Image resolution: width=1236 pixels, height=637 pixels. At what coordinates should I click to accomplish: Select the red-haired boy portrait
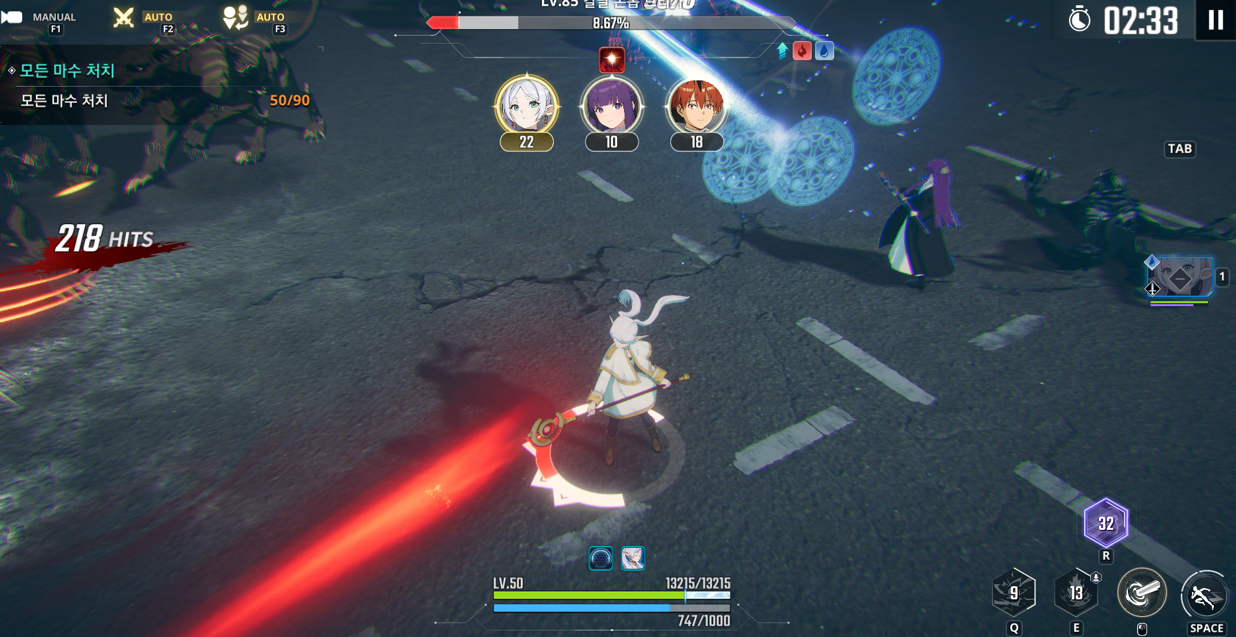pos(696,106)
